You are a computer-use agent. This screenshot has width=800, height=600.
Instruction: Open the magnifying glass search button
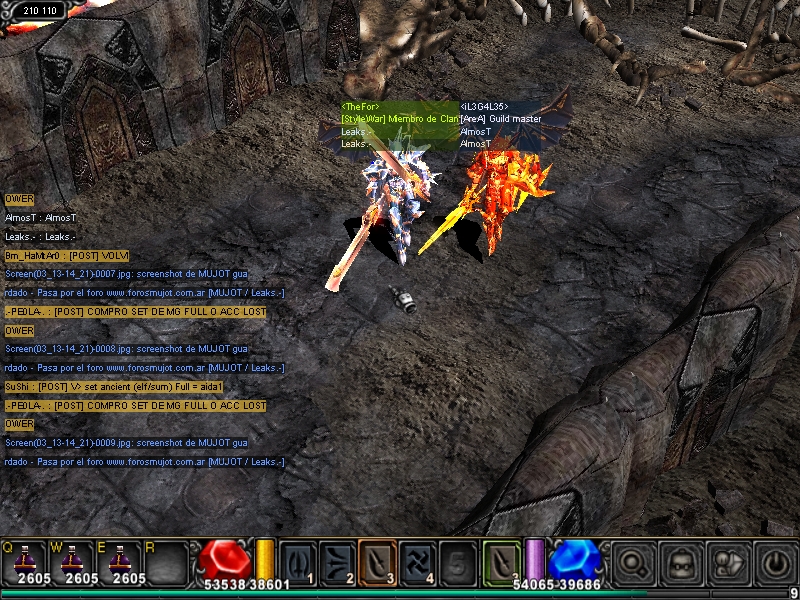(x=633, y=563)
